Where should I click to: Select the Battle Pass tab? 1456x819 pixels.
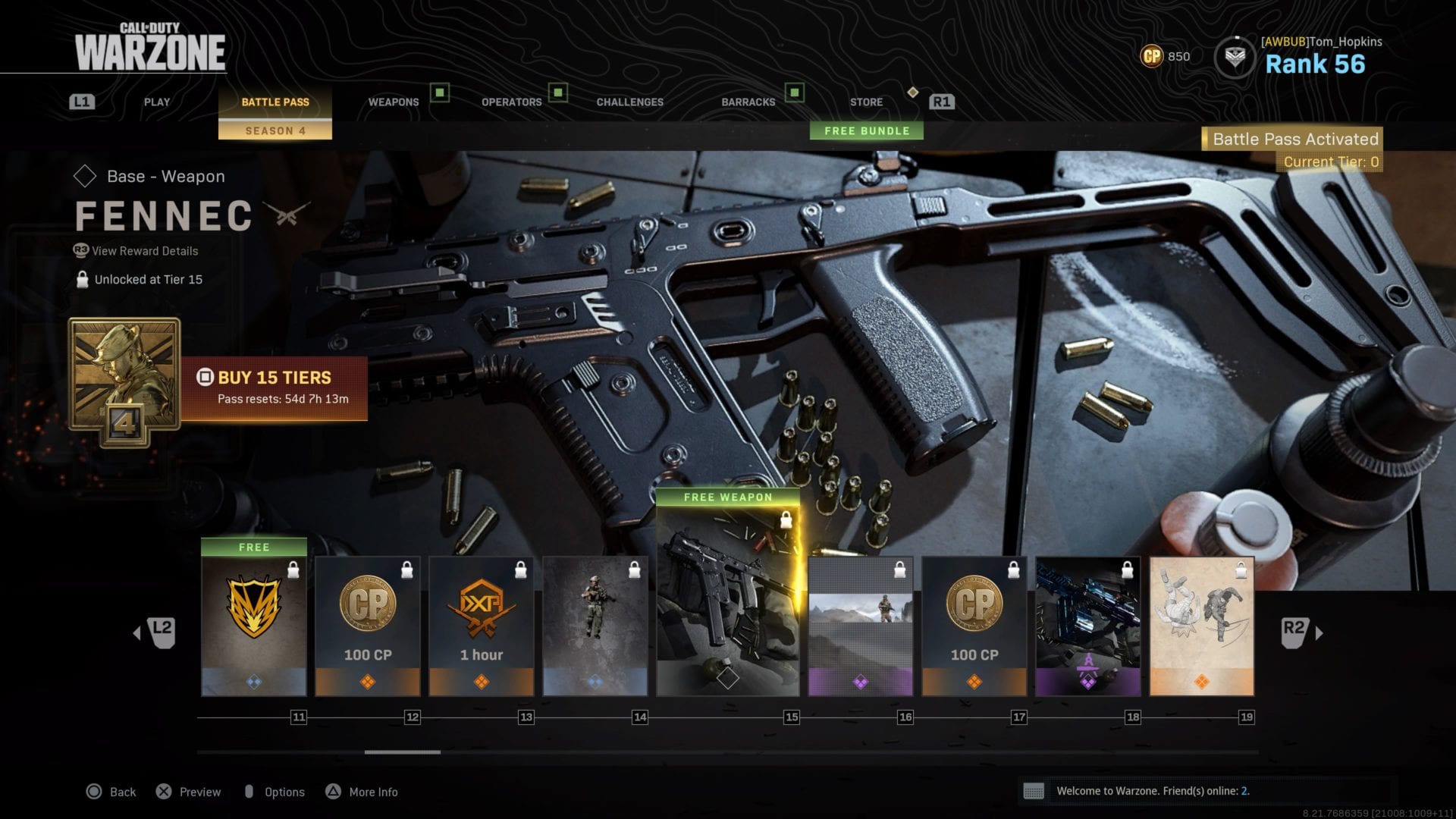pos(275,102)
